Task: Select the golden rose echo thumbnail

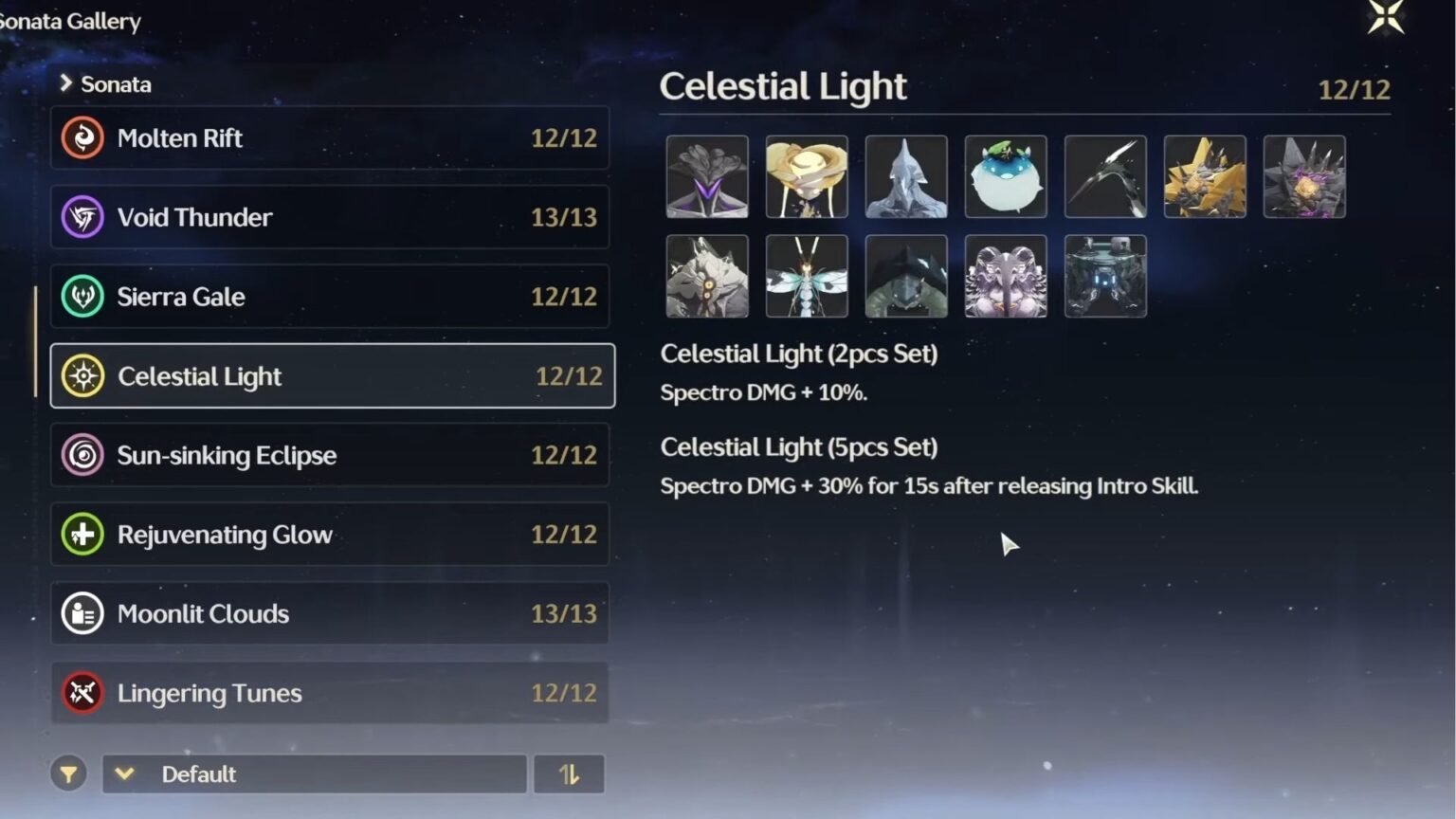Action: pos(807,177)
